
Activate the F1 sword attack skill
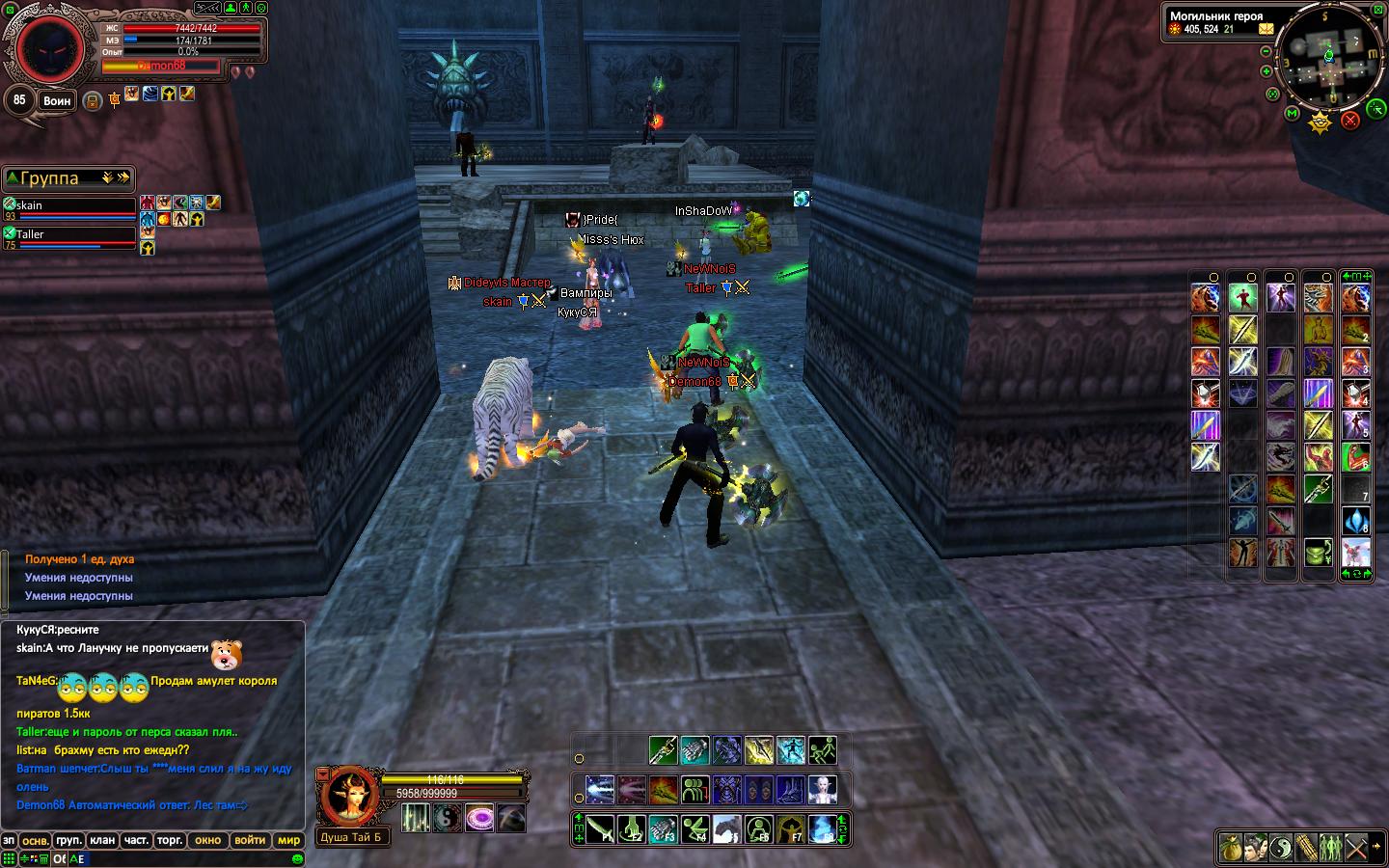[x=601, y=828]
